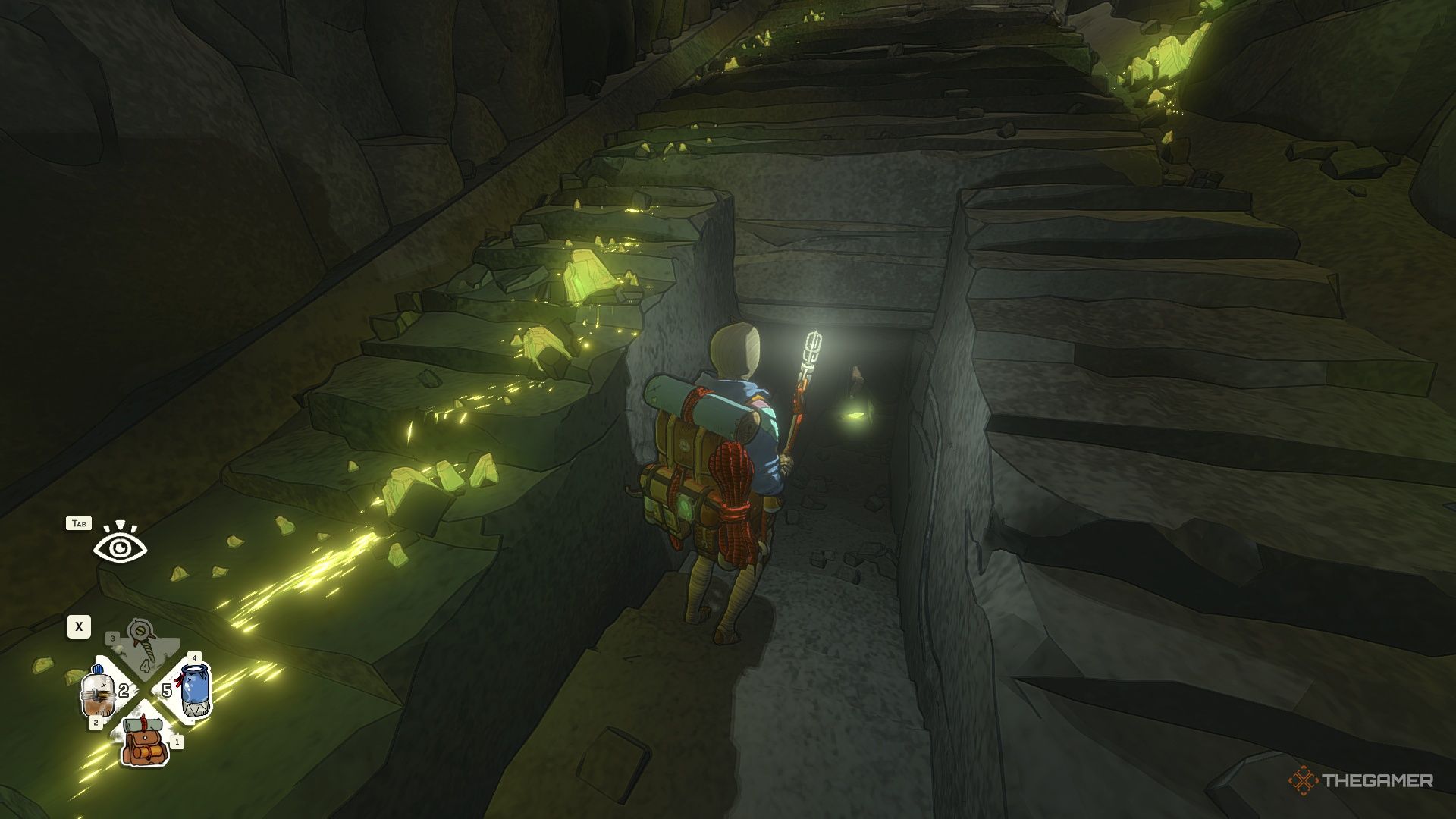Choose the blue chalk jar slot
The width and height of the screenshot is (1456, 819).
click(195, 689)
